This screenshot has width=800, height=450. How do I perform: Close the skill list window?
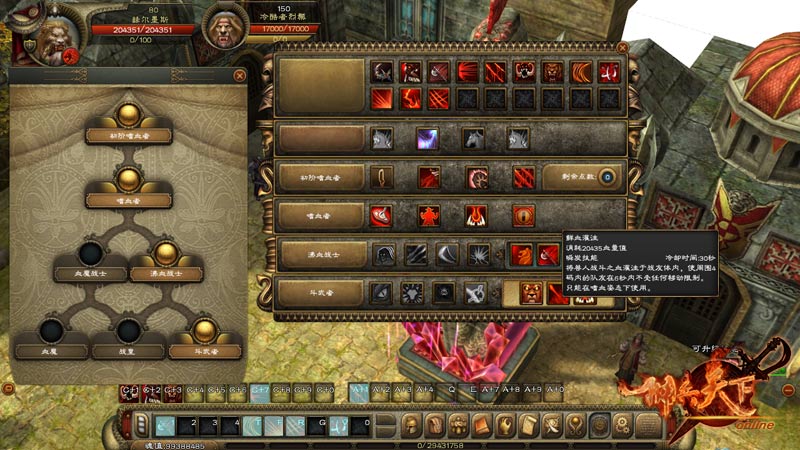coord(623,47)
